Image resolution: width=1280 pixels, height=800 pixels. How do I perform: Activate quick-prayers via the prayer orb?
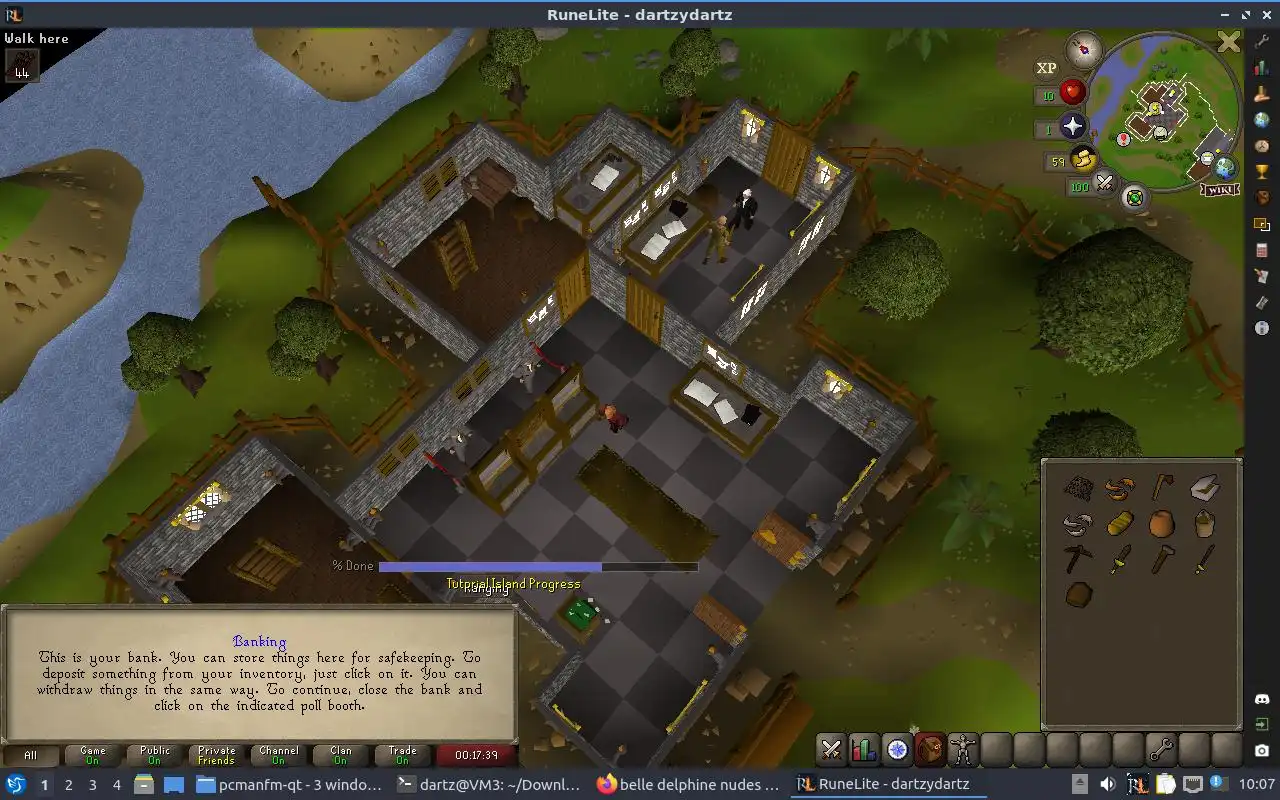tap(1073, 127)
